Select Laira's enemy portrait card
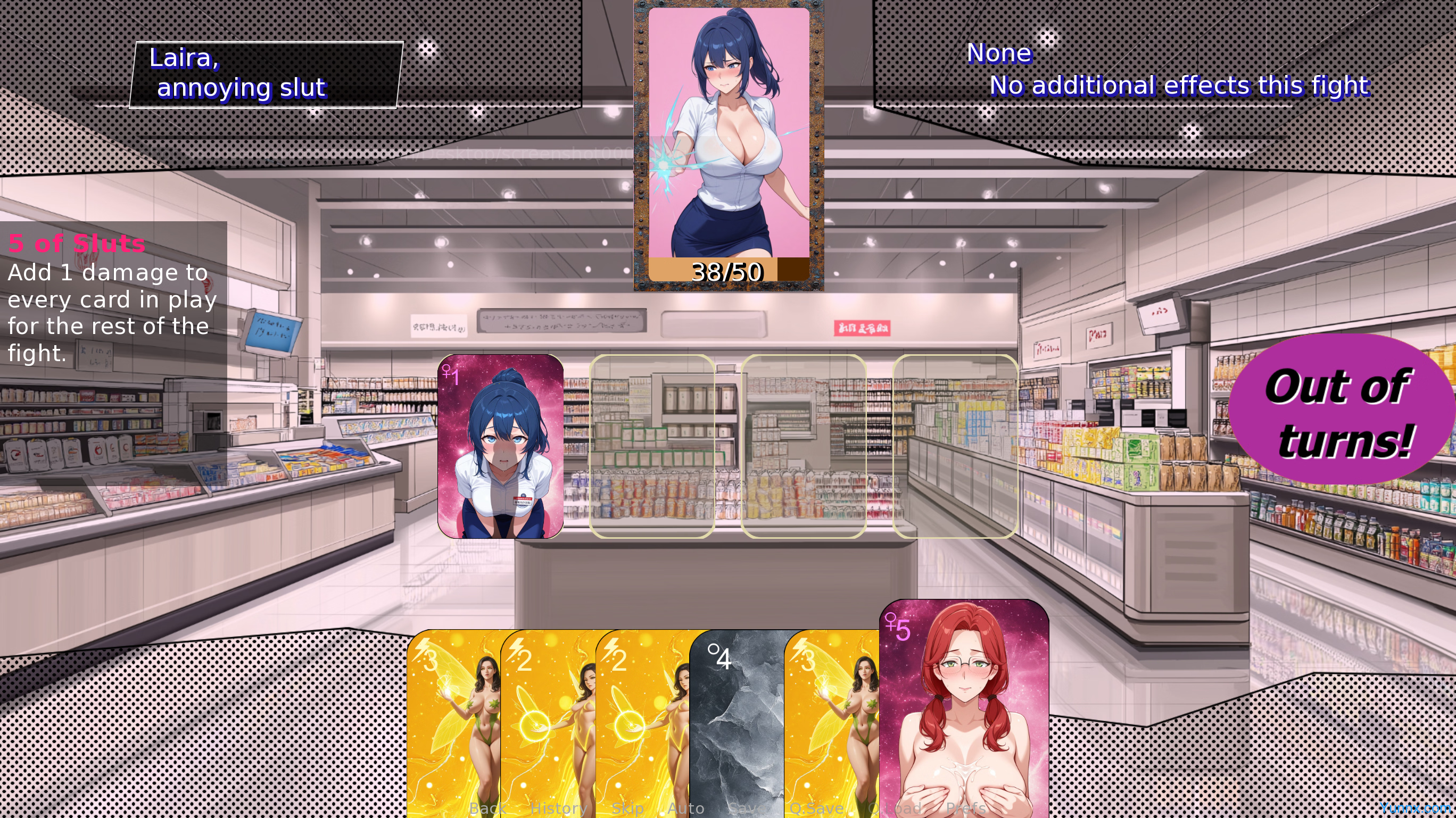 pos(729,144)
